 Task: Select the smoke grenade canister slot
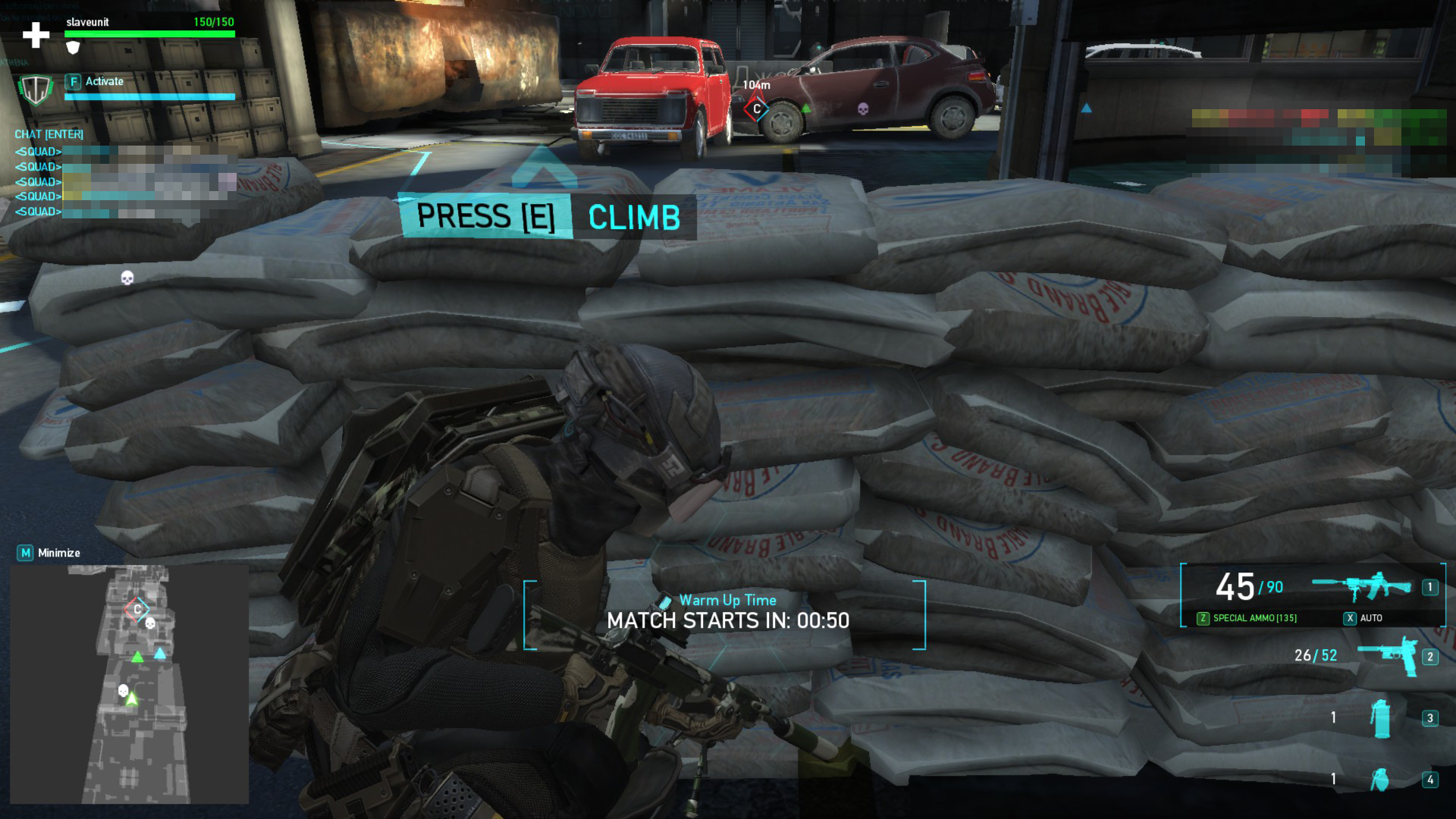click(x=1382, y=718)
